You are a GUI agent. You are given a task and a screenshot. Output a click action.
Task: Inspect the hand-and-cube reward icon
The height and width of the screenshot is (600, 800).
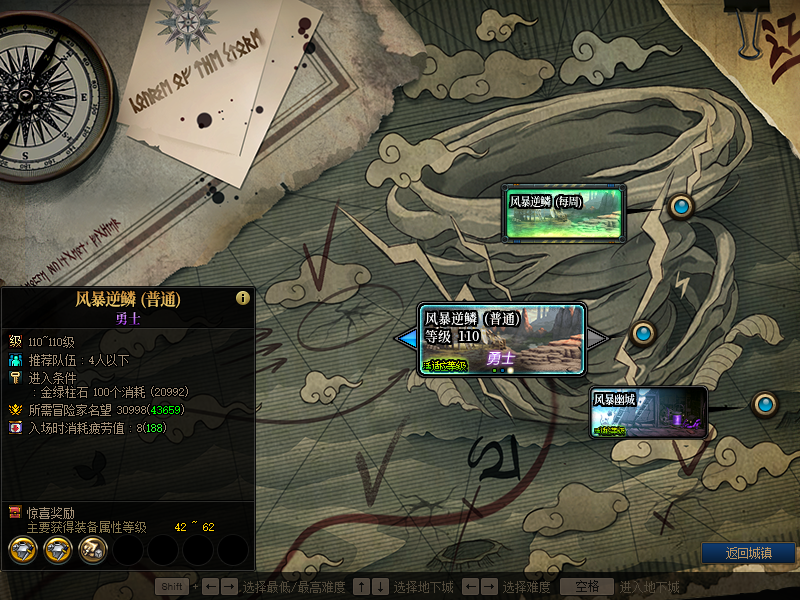click(92, 549)
